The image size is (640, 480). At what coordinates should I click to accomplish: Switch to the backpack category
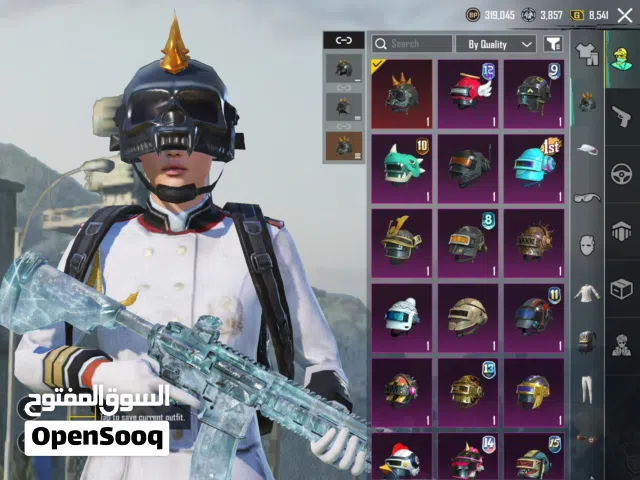point(587,340)
